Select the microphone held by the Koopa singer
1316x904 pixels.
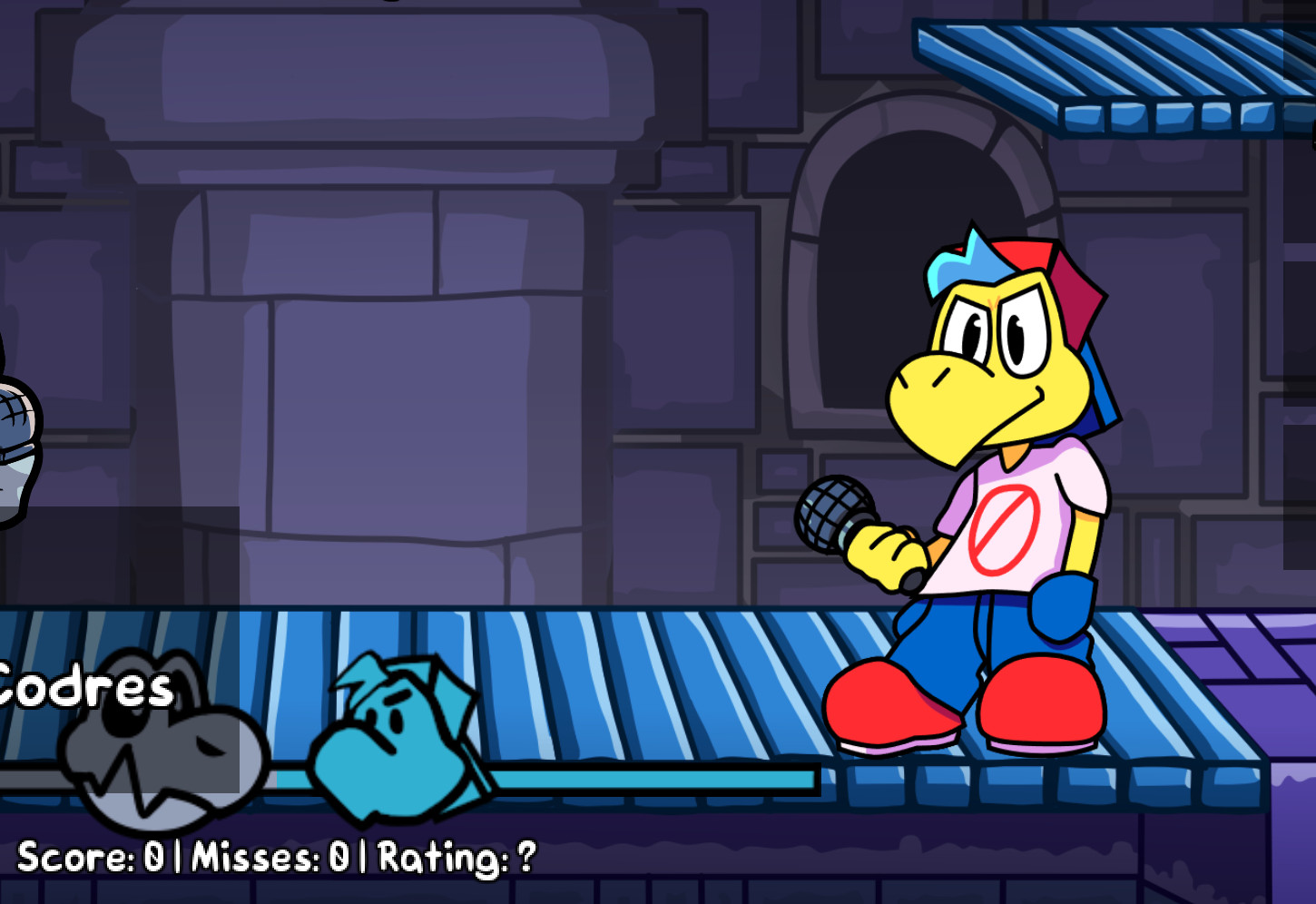pyautogui.click(x=835, y=513)
